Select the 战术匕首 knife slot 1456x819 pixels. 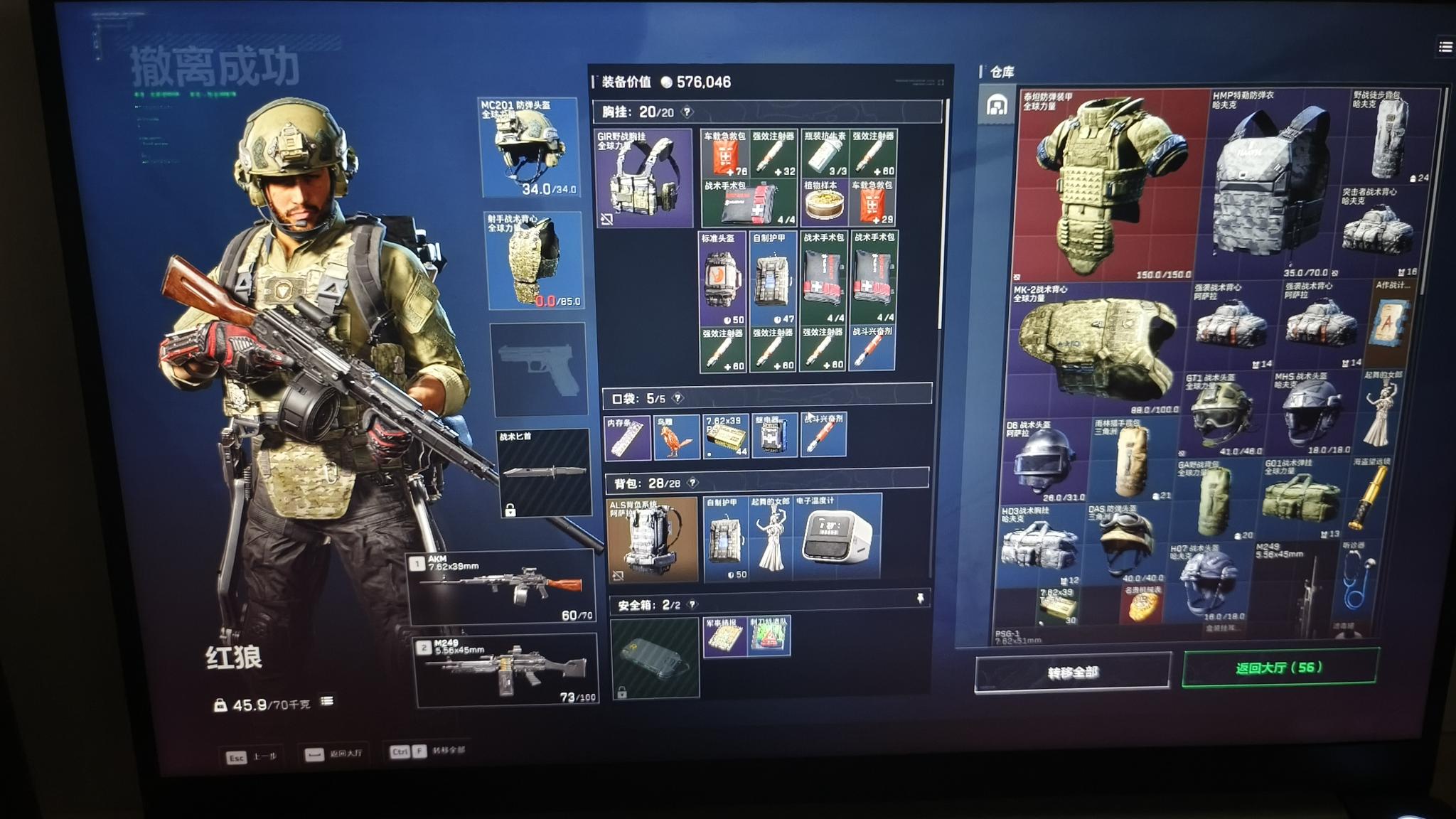543,471
